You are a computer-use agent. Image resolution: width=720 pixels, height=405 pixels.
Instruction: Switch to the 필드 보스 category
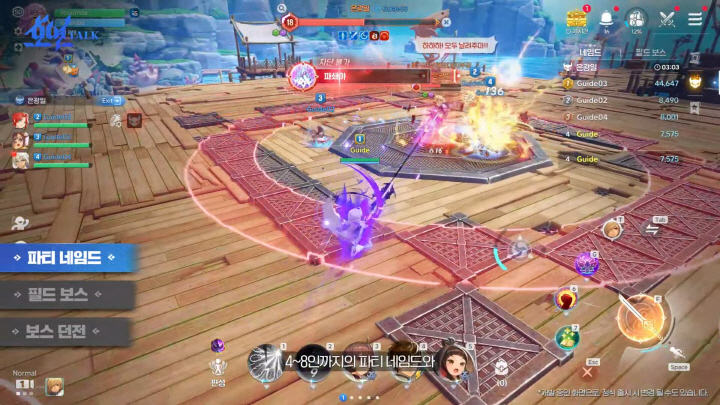[x=64, y=295]
